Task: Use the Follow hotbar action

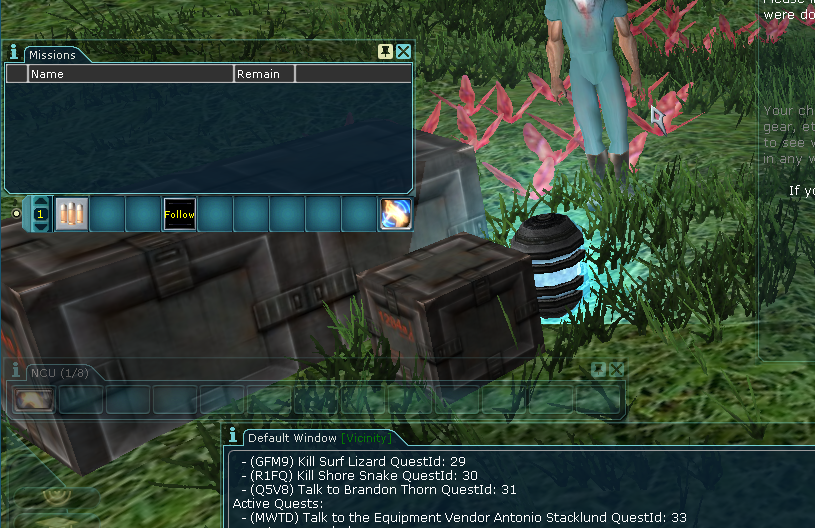Action: point(179,214)
